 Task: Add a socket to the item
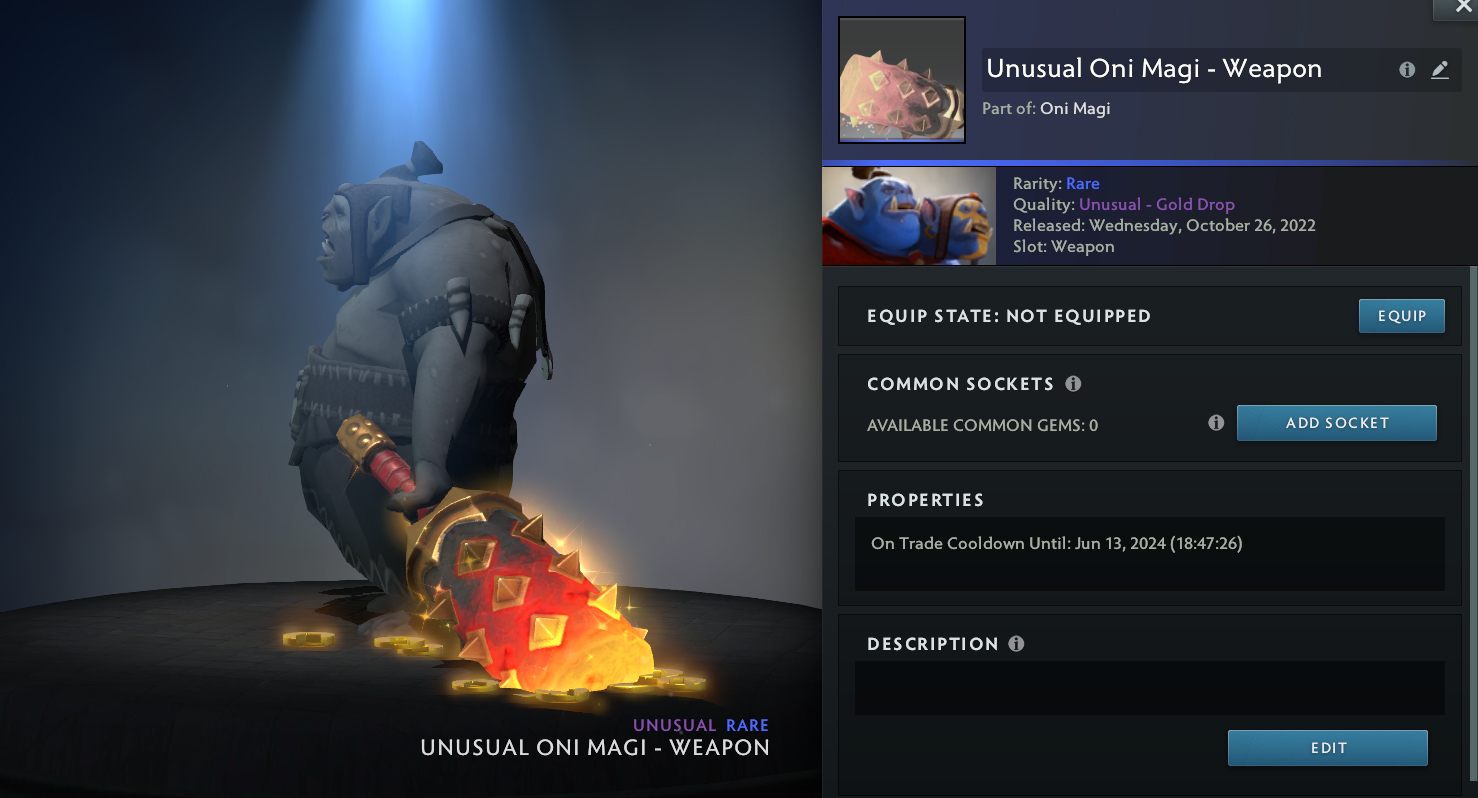coord(1336,423)
